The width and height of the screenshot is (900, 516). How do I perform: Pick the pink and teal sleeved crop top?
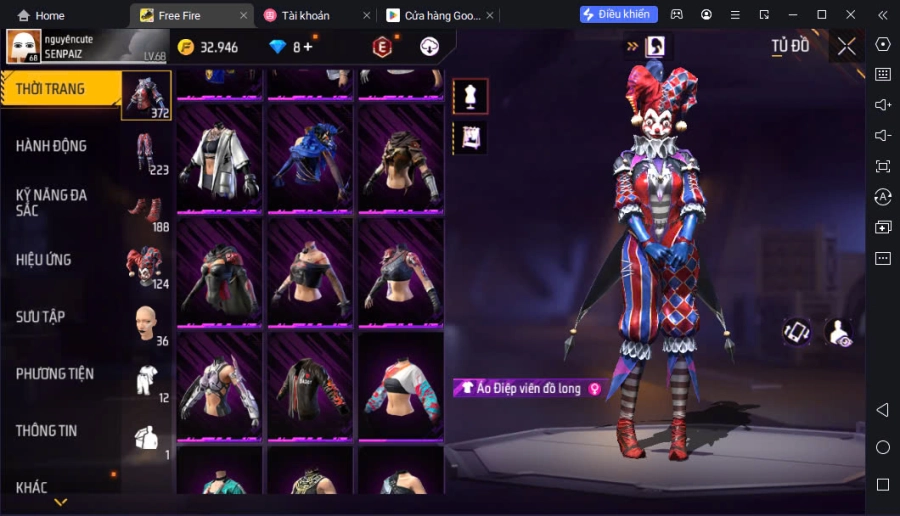pos(401,388)
